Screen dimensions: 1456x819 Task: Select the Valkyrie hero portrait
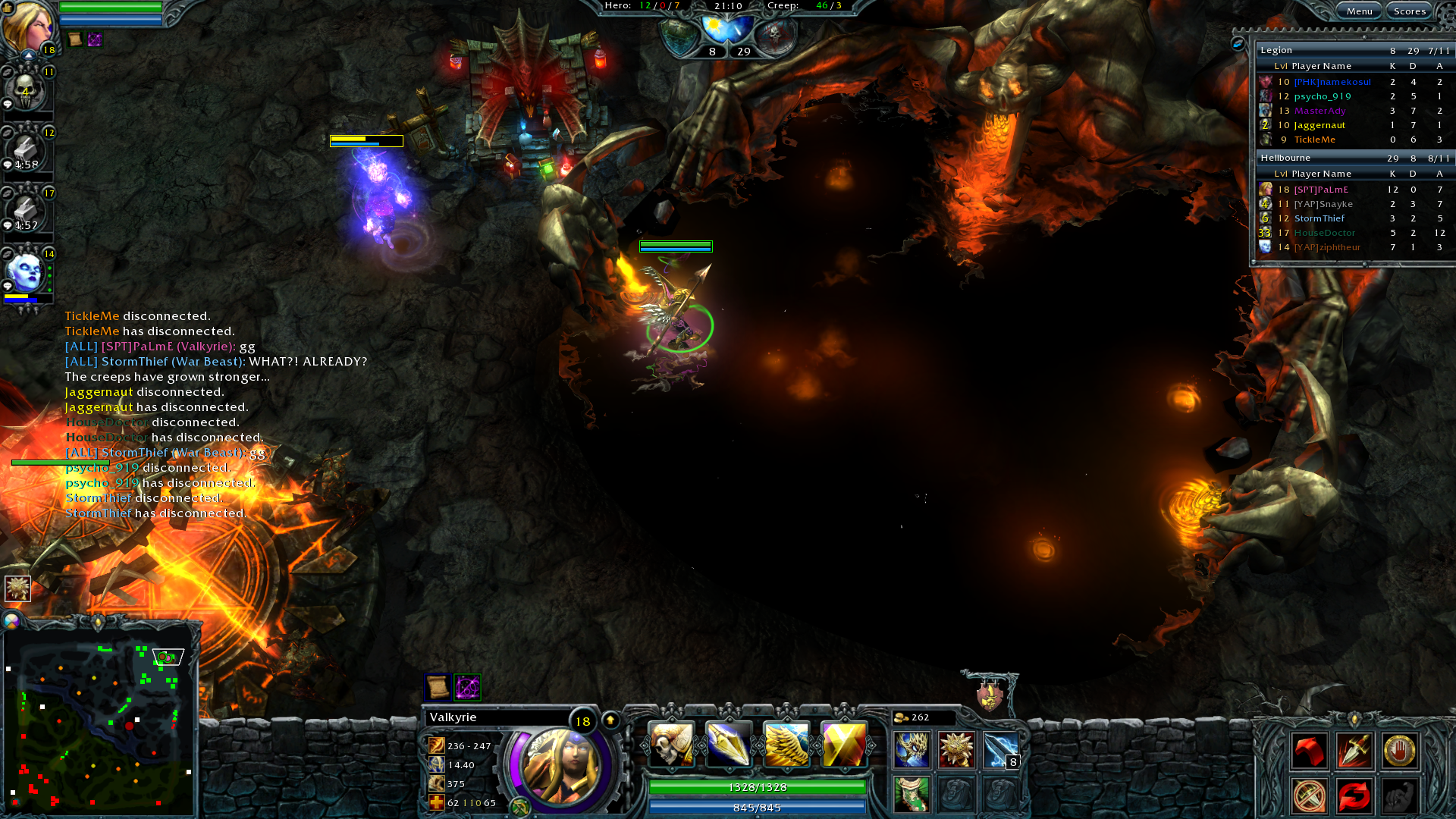pyautogui.click(x=560, y=766)
